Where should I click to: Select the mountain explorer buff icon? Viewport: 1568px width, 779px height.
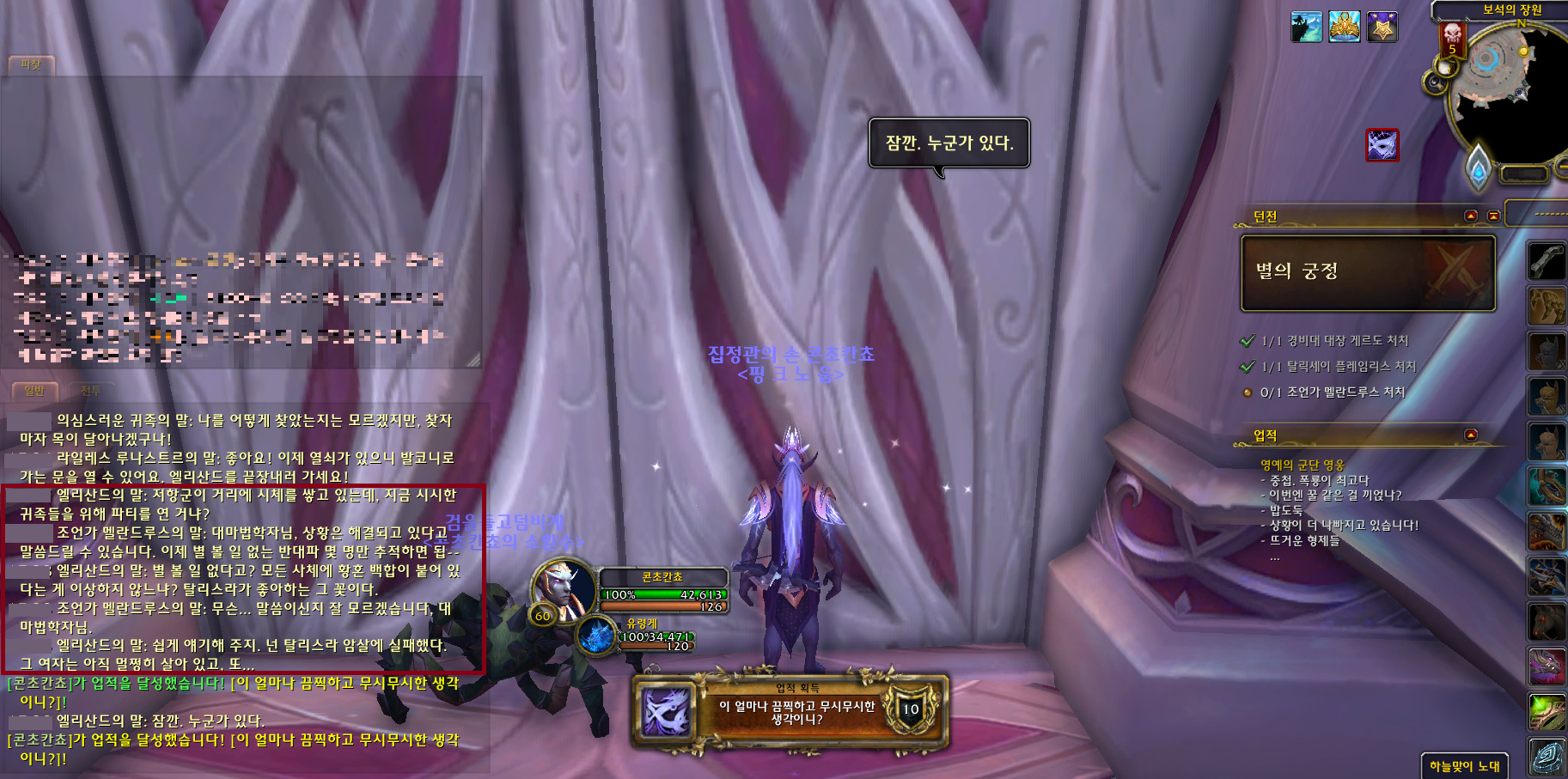1306,27
